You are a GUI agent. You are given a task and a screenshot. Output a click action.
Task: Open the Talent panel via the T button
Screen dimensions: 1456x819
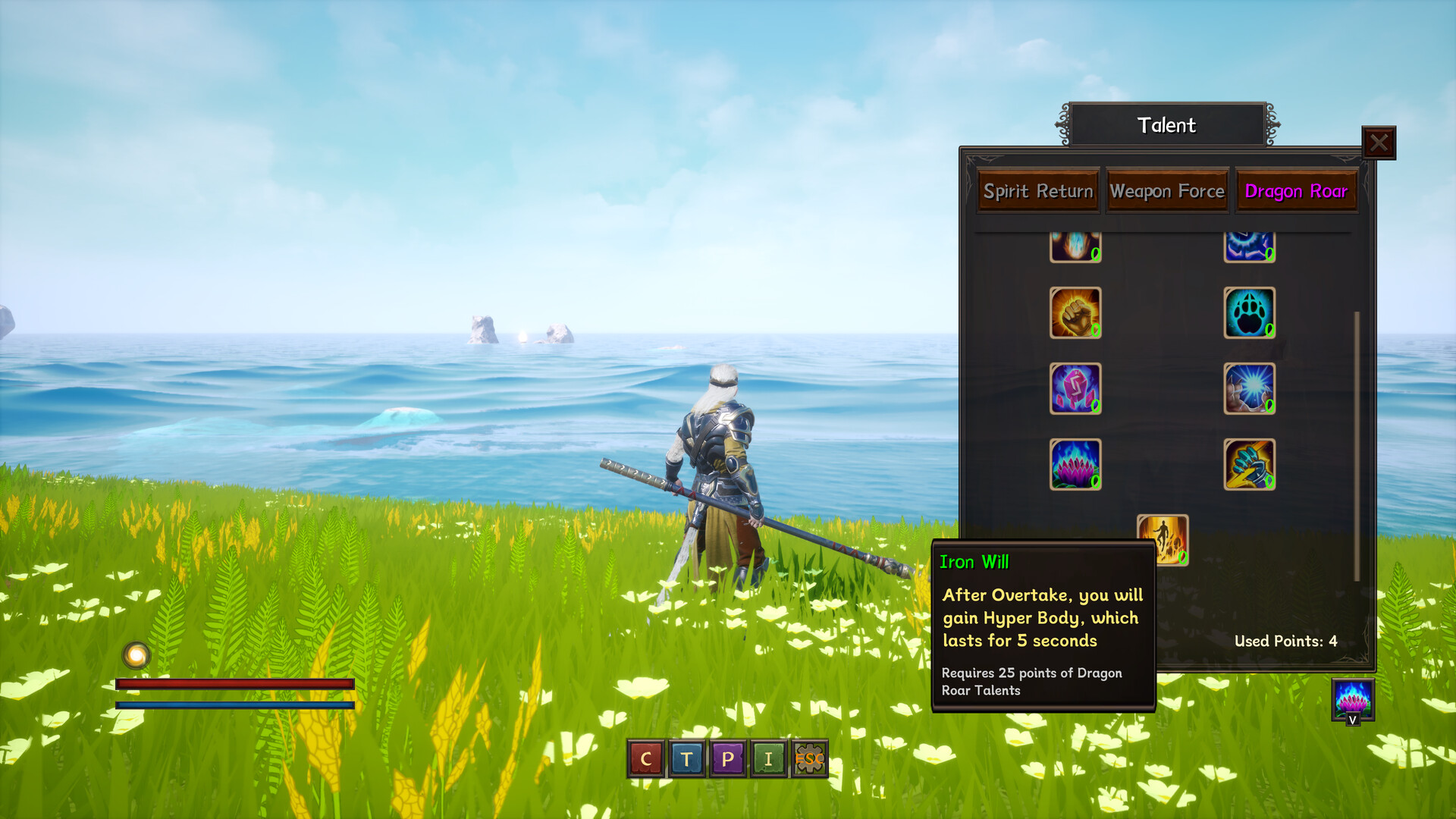coord(686,759)
